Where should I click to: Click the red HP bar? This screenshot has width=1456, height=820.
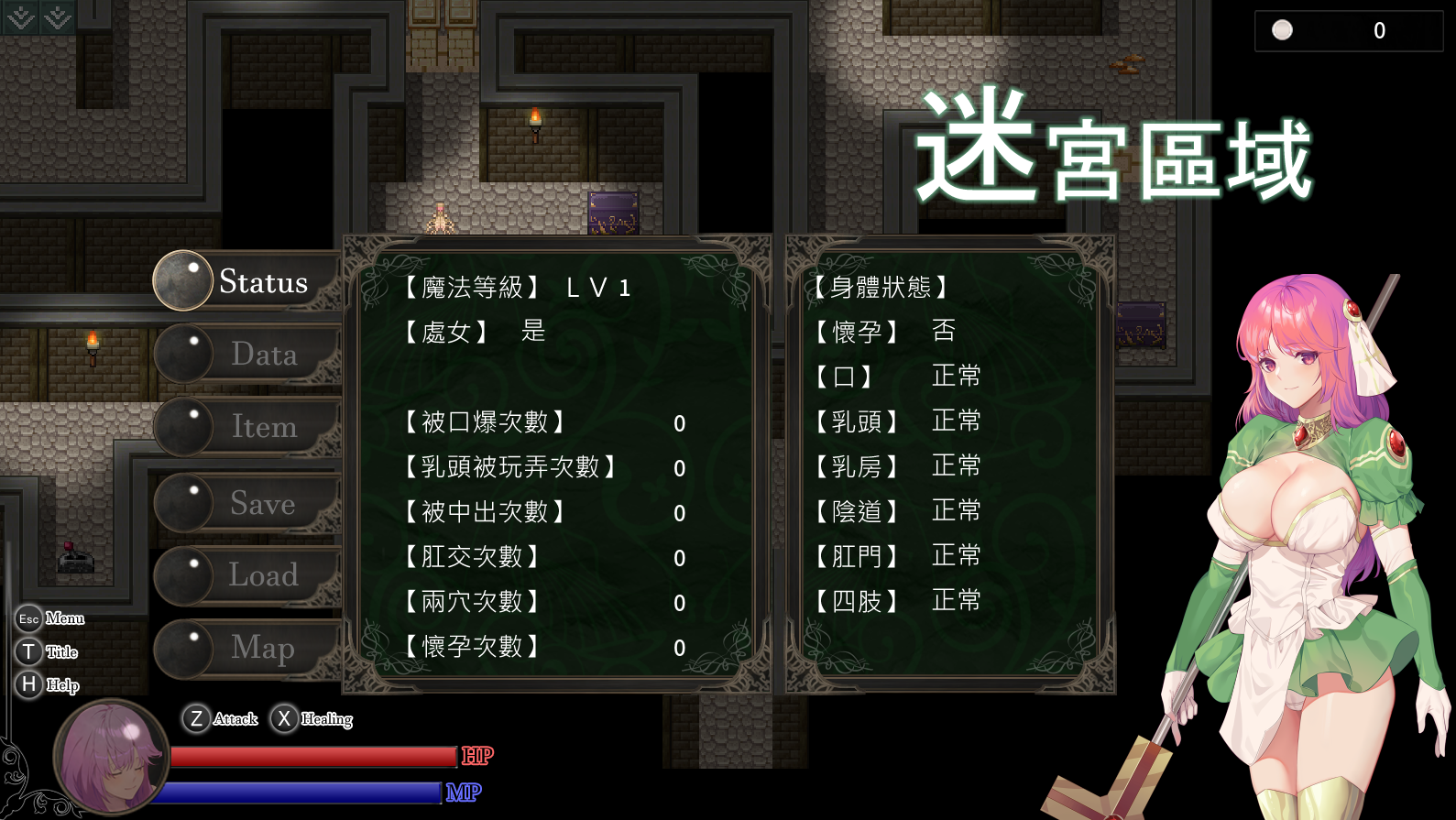(x=312, y=756)
